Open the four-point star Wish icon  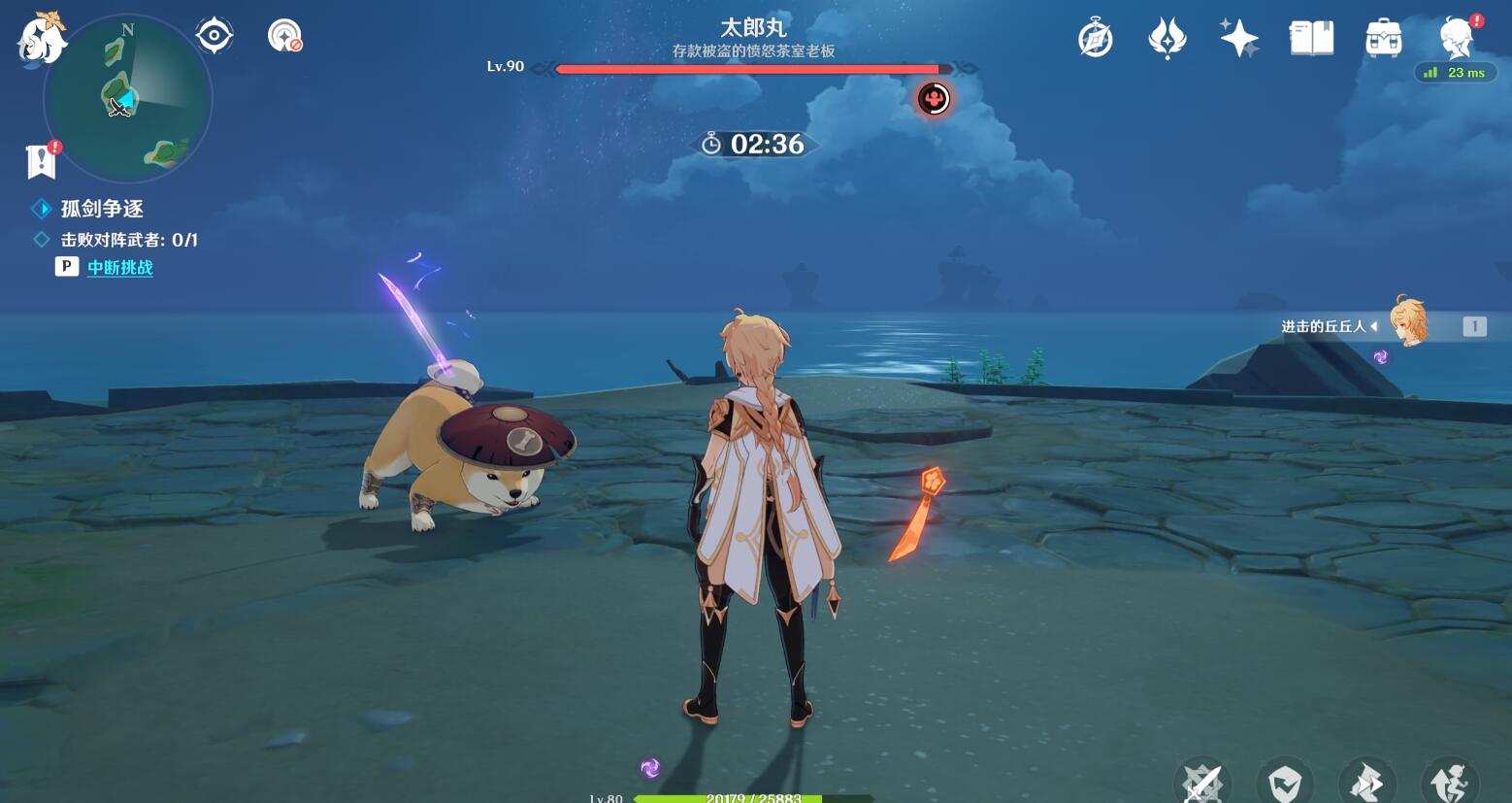pyautogui.click(x=1239, y=39)
